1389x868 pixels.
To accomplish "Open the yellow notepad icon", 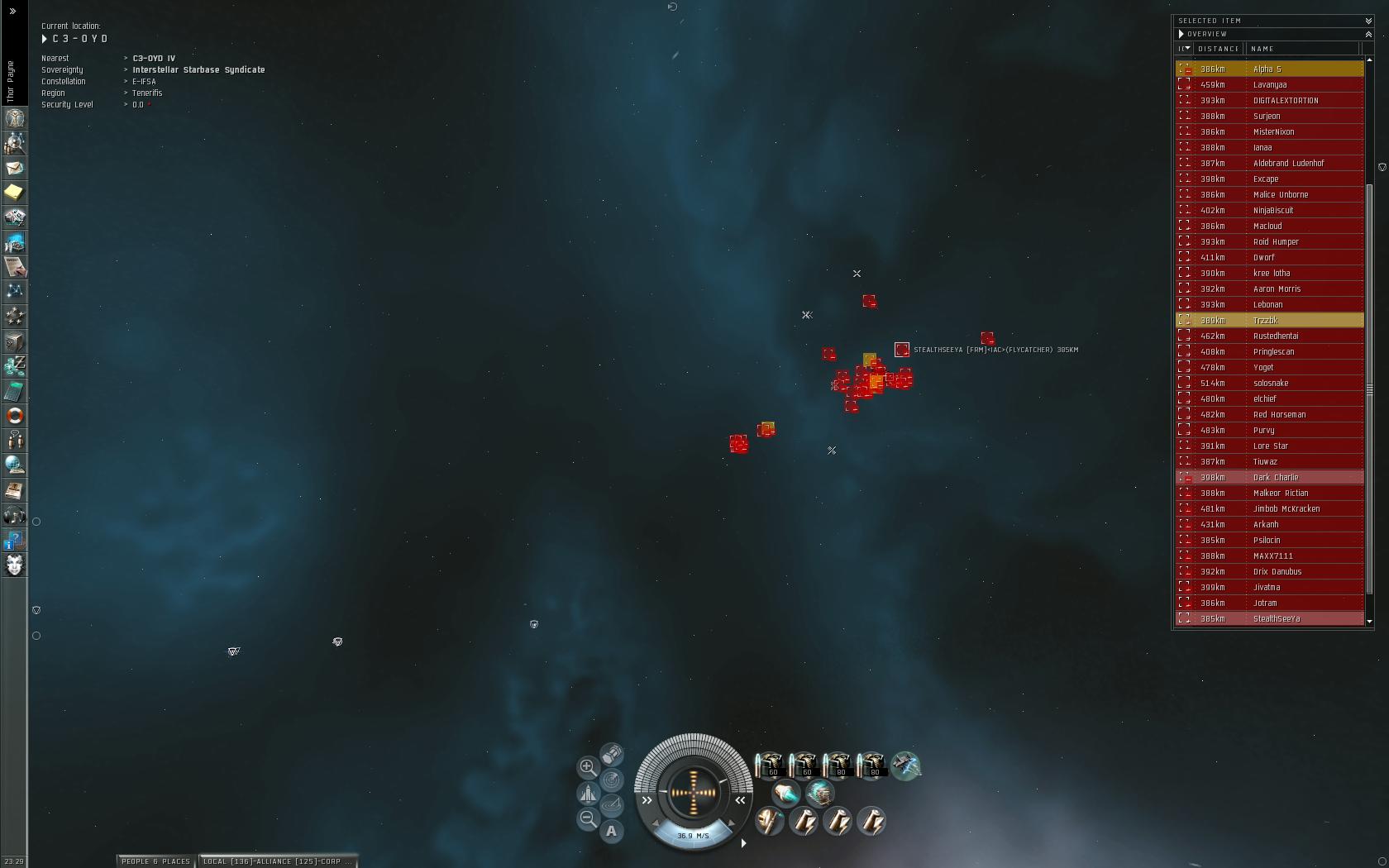I will pos(14,193).
